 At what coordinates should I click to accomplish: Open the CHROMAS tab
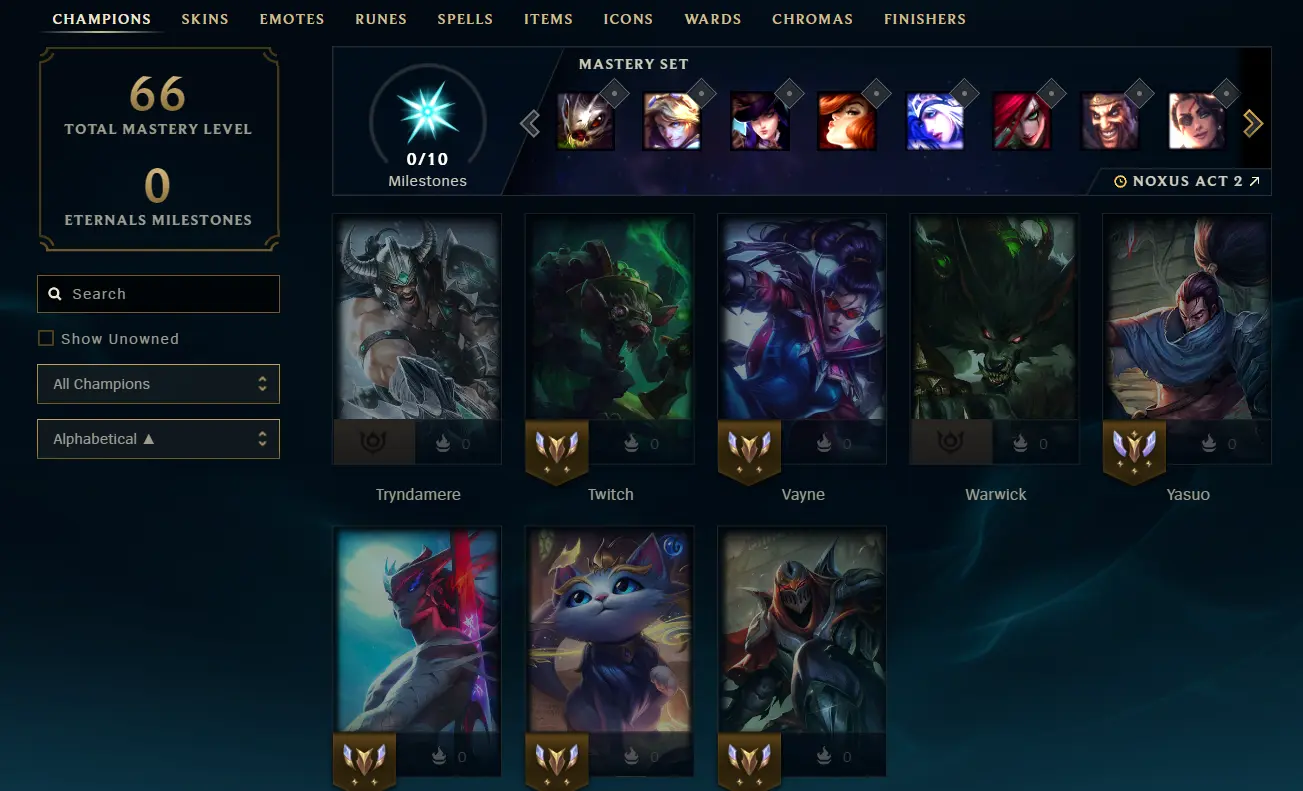812,18
